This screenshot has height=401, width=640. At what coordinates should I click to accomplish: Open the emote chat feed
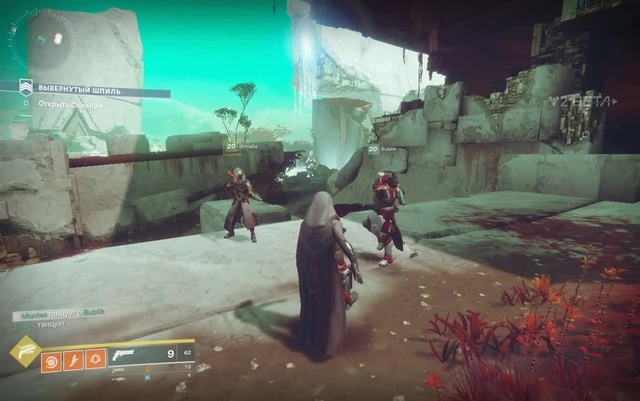point(55,319)
